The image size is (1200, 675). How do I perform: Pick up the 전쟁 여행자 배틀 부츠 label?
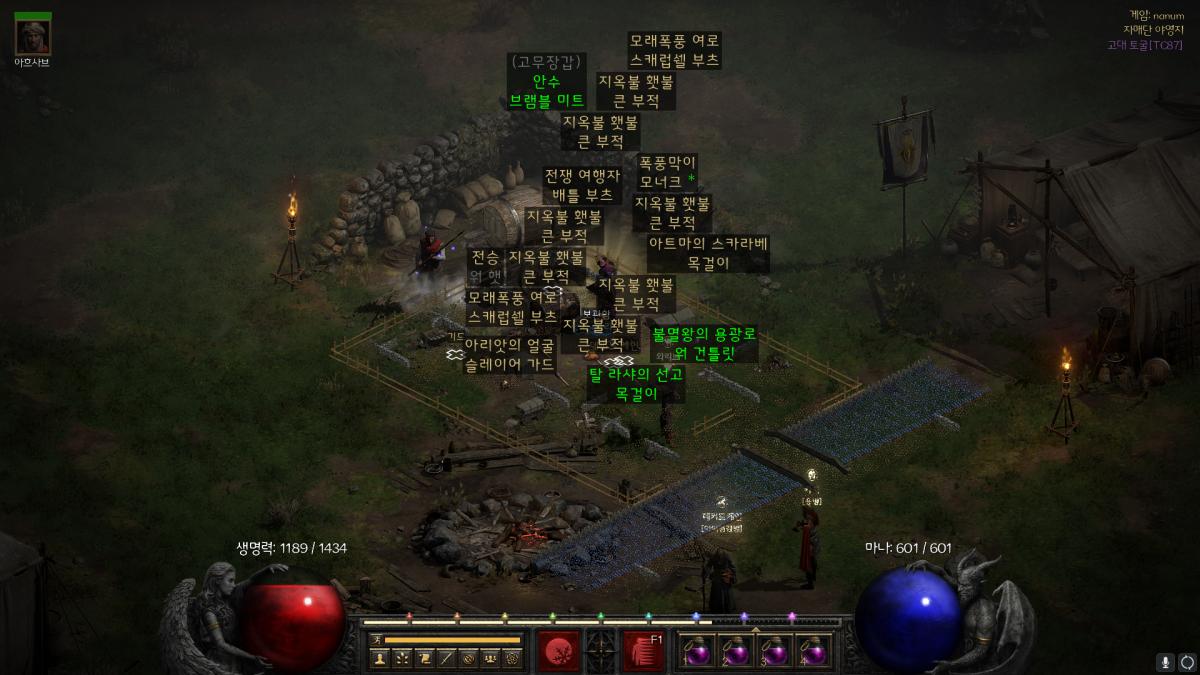[582, 185]
